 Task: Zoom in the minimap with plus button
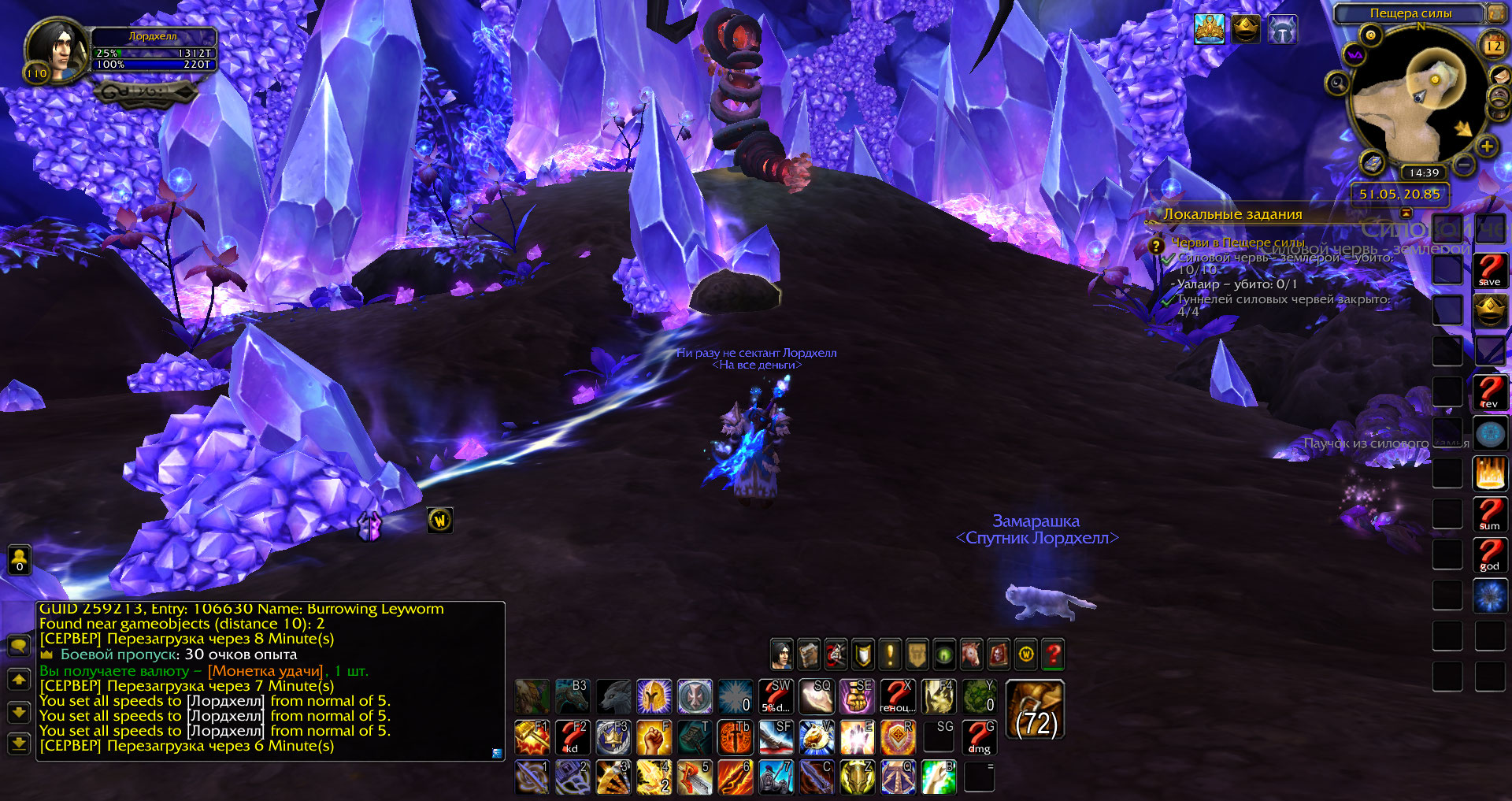tap(1486, 146)
